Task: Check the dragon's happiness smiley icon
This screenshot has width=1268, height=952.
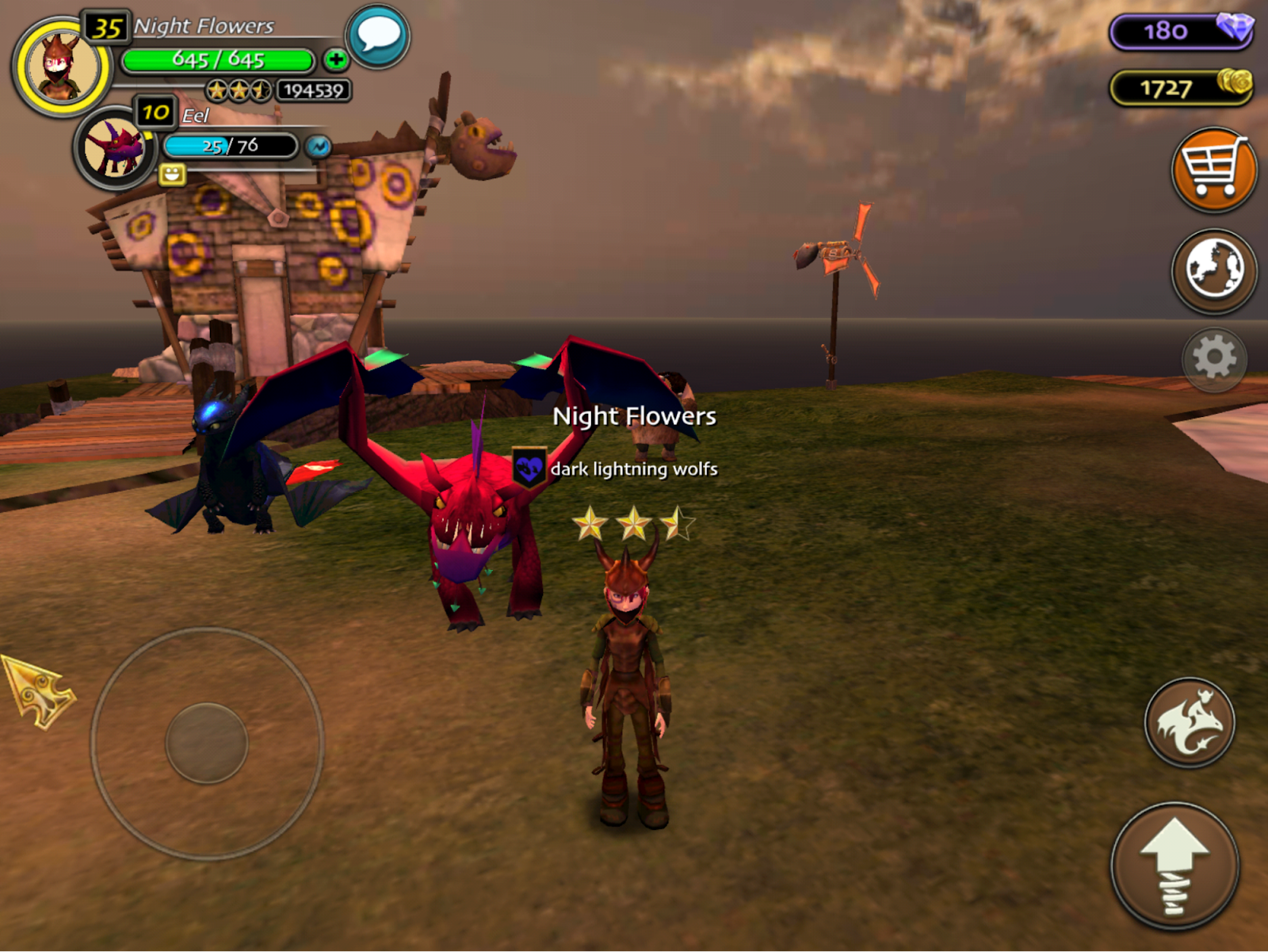Action: (172, 174)
